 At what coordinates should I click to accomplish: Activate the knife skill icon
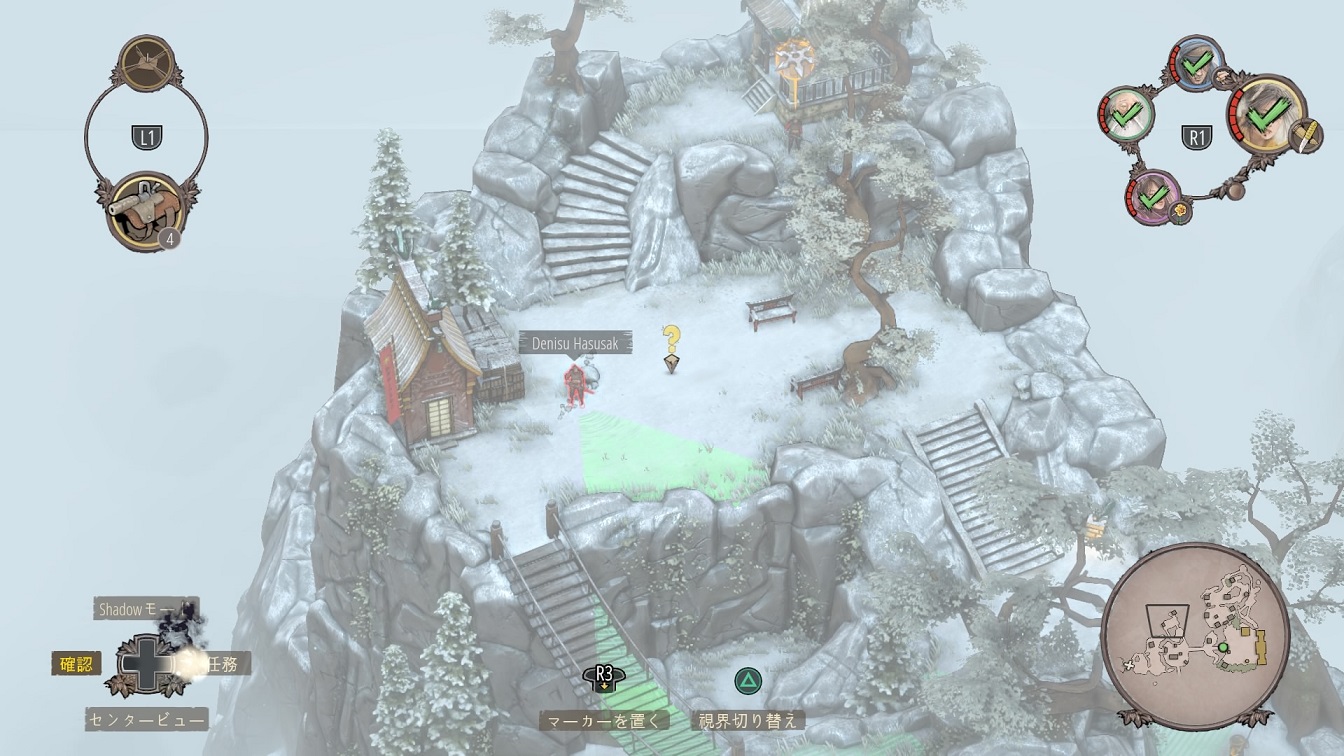[x=1304, y=136]
